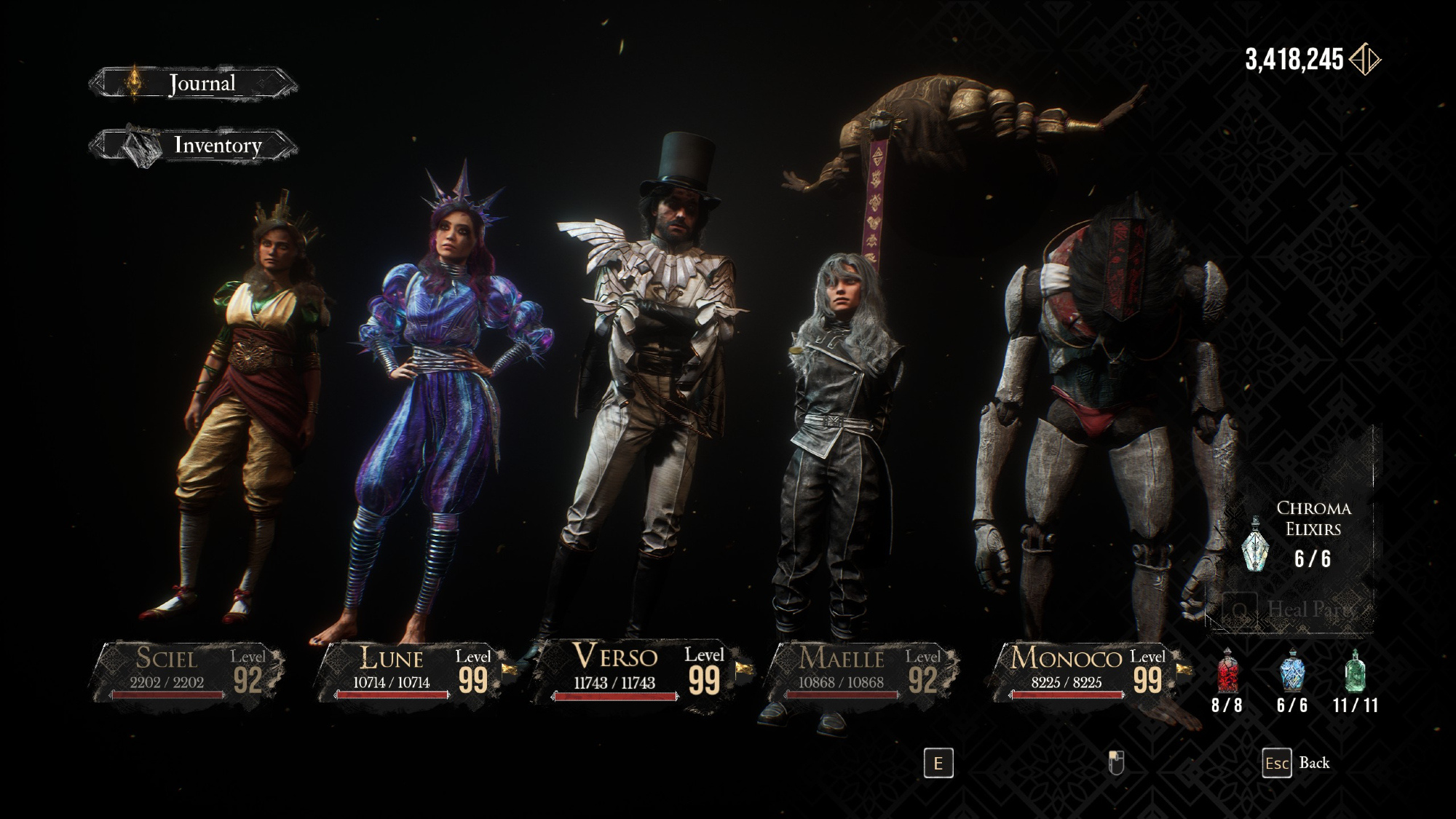This screenshot has height=819, width=1456.
Task: Open the Journal menu
Action: click(194, 84)
